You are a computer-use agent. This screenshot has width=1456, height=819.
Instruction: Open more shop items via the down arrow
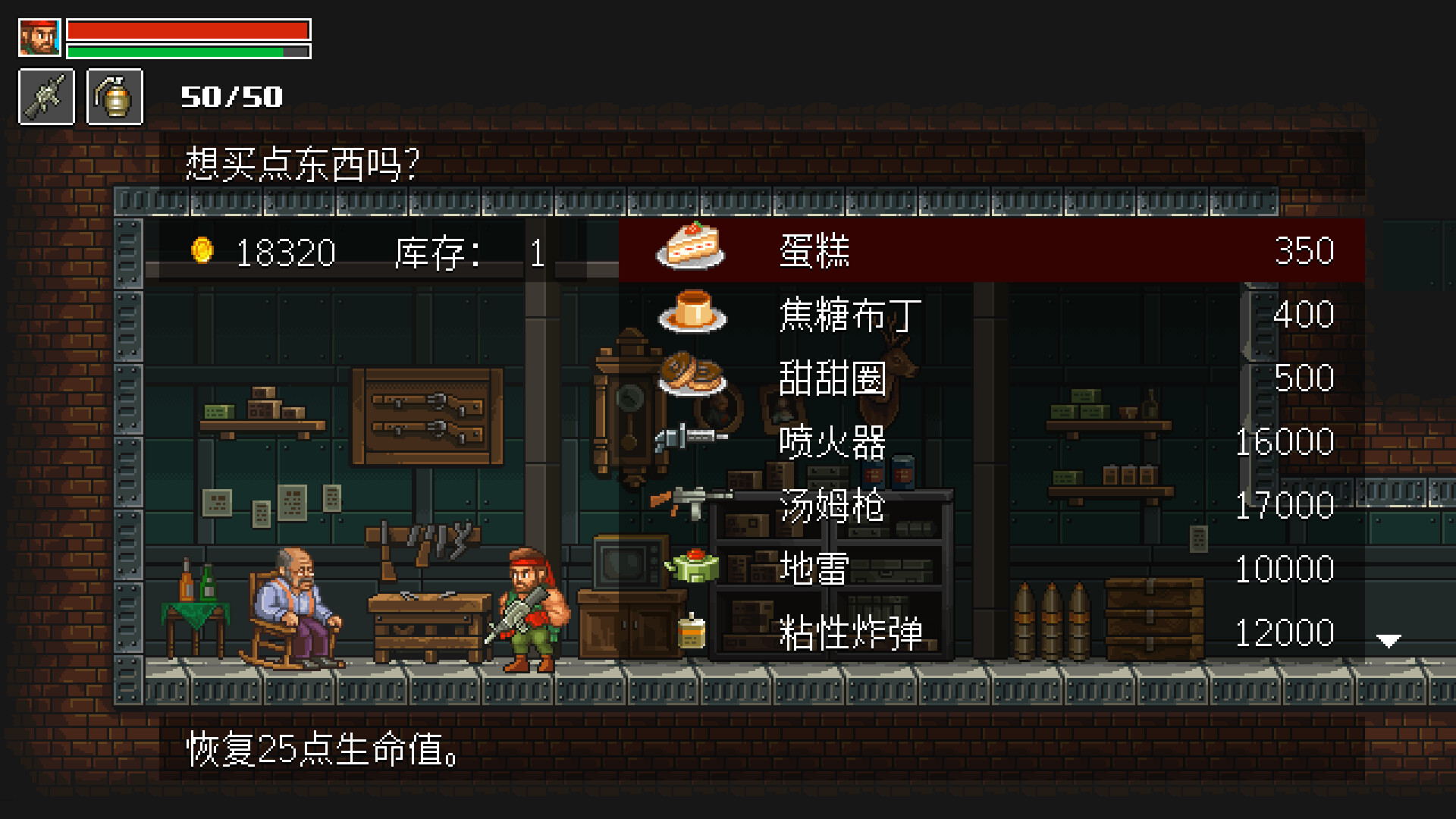(x=1389, y=639)
